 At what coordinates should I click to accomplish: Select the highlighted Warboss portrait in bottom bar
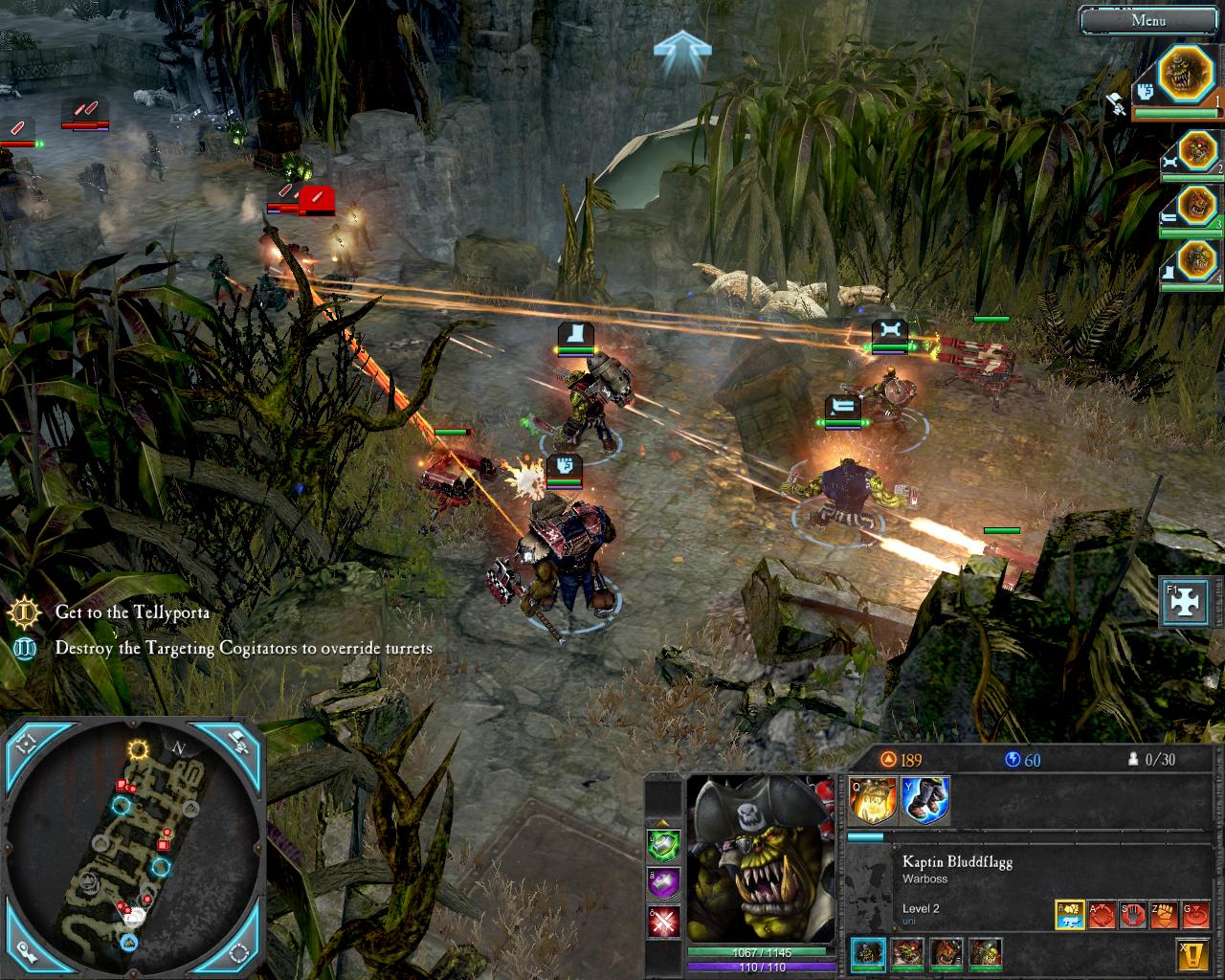click(868, 953)
